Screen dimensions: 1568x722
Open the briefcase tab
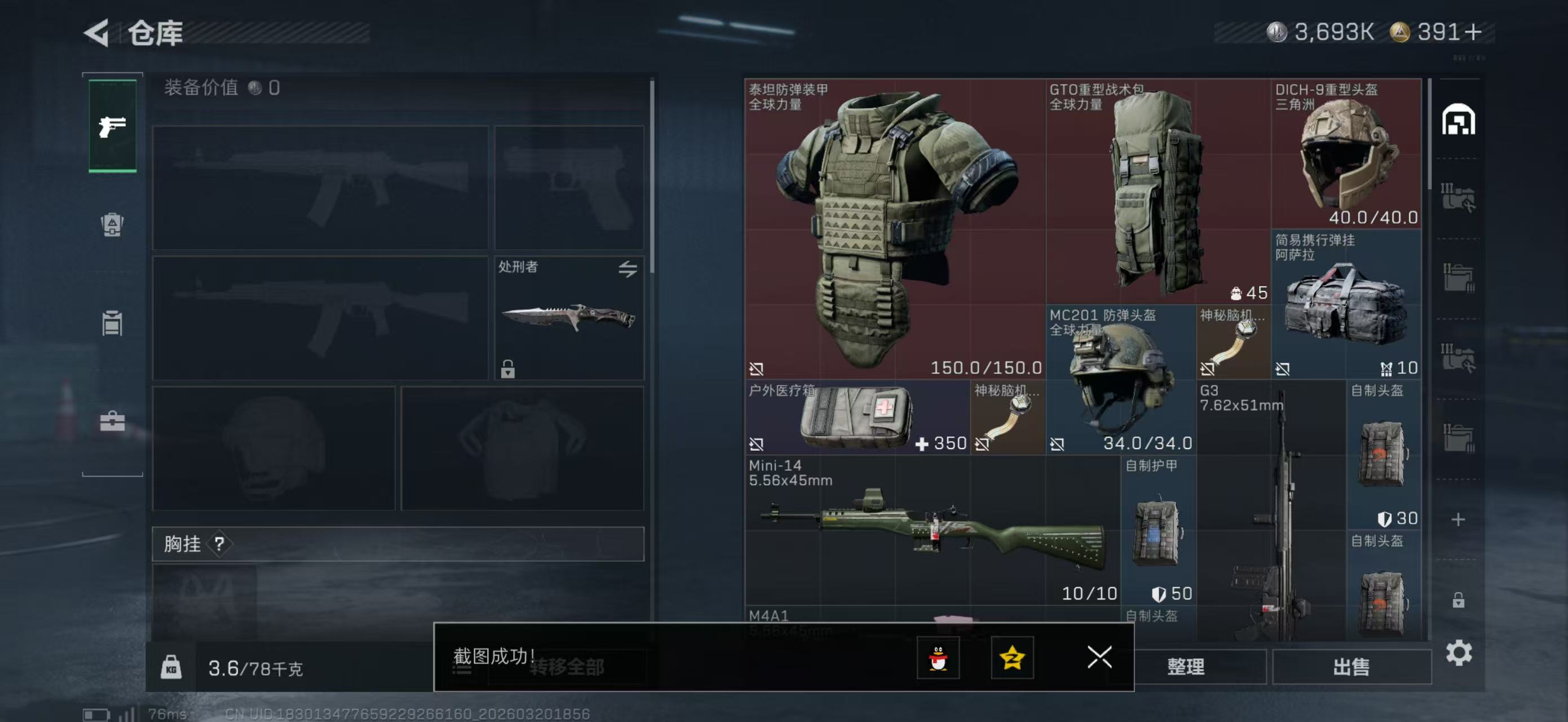pos(113,421)
